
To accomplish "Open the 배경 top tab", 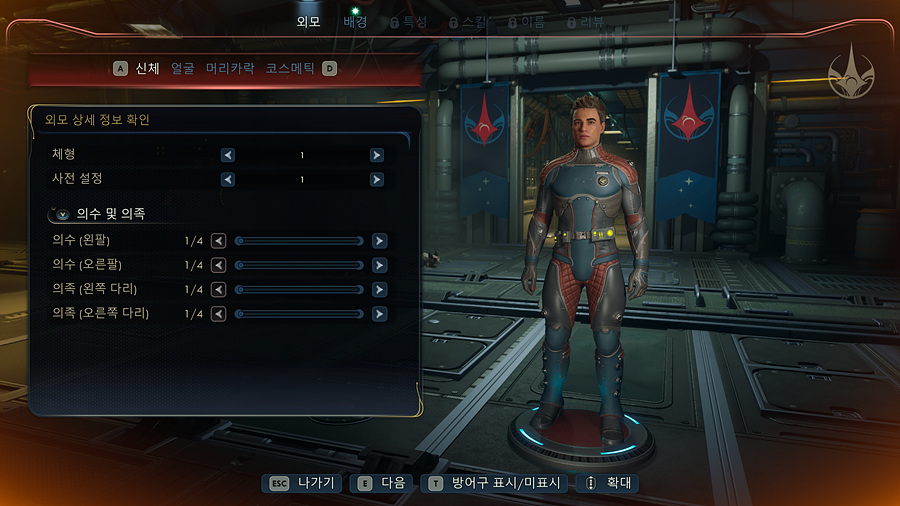I will pos(355,21).
